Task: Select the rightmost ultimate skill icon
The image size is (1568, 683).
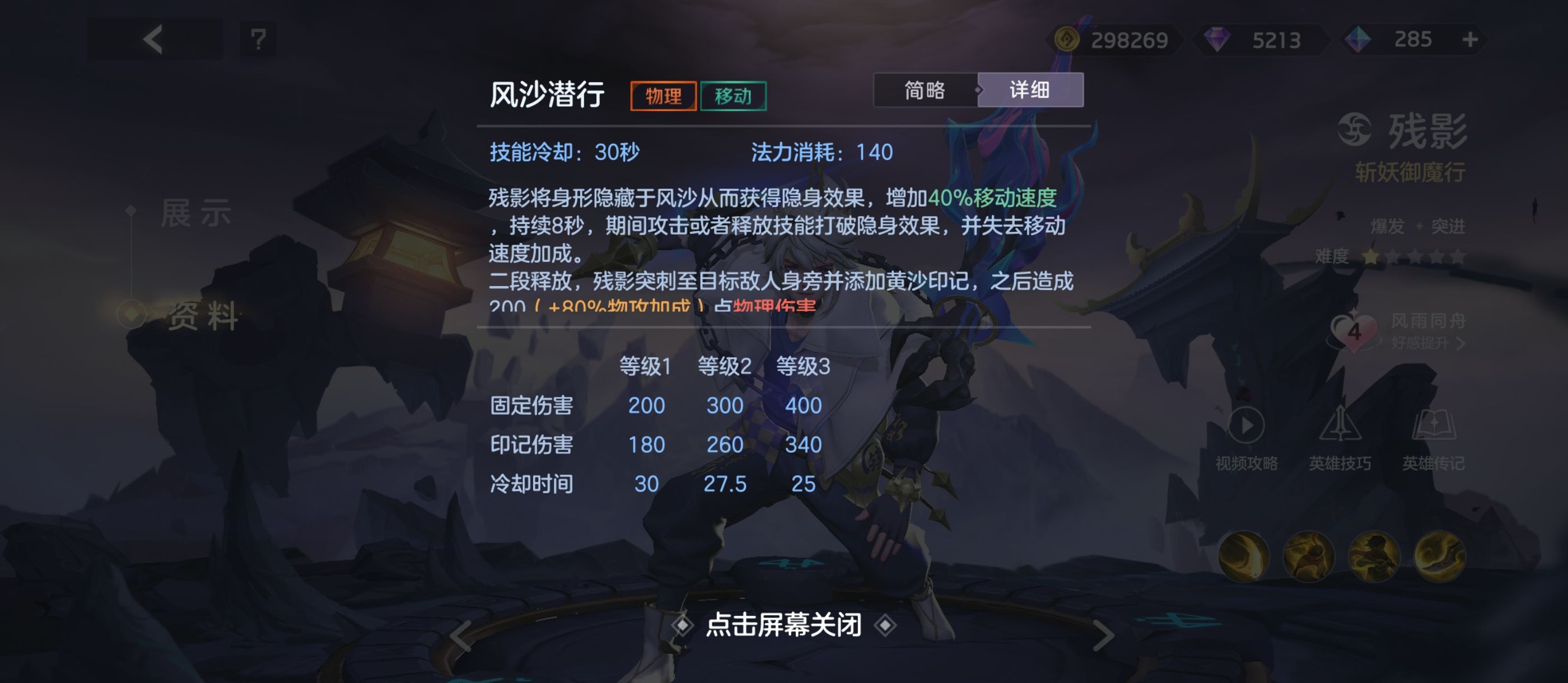Action: (1440, 558)
